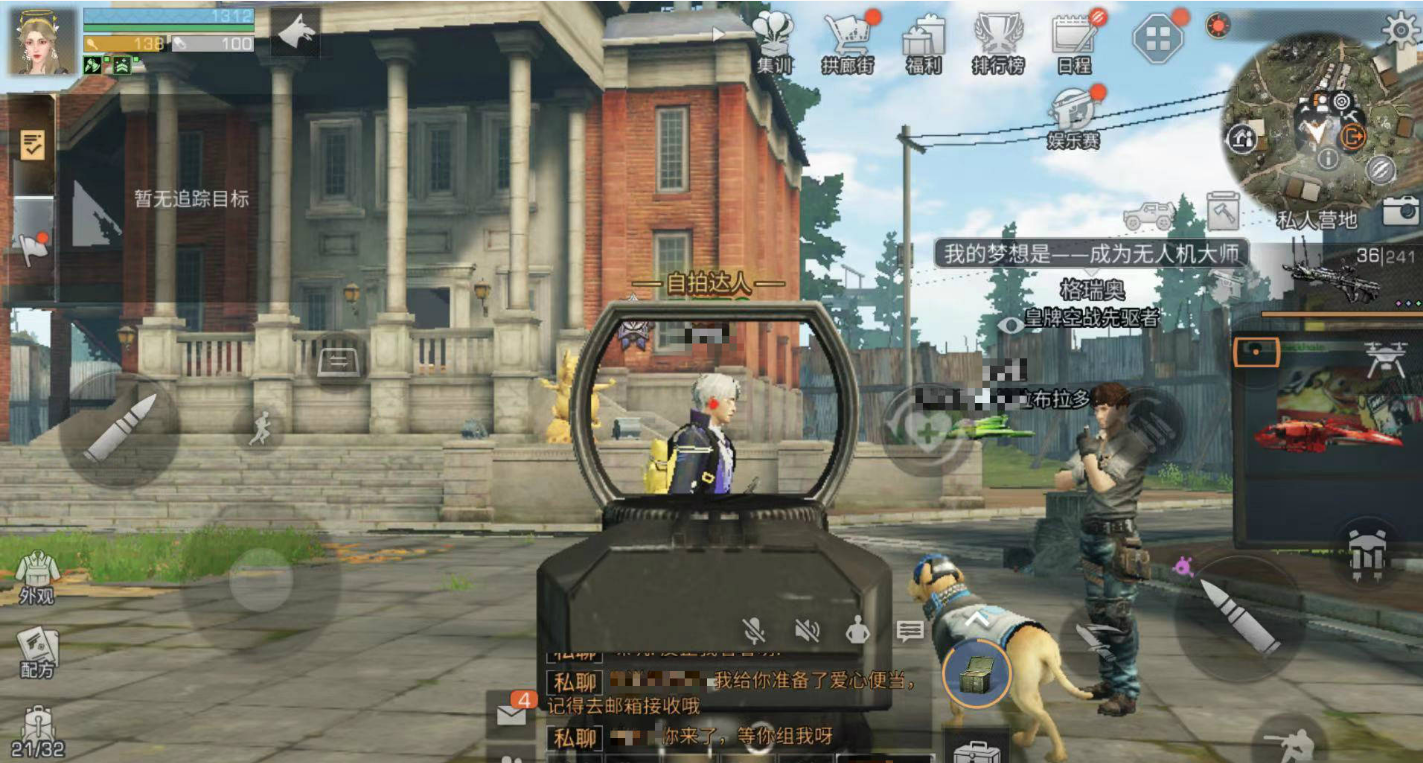Open the 集训 training menu

point(774,42)
